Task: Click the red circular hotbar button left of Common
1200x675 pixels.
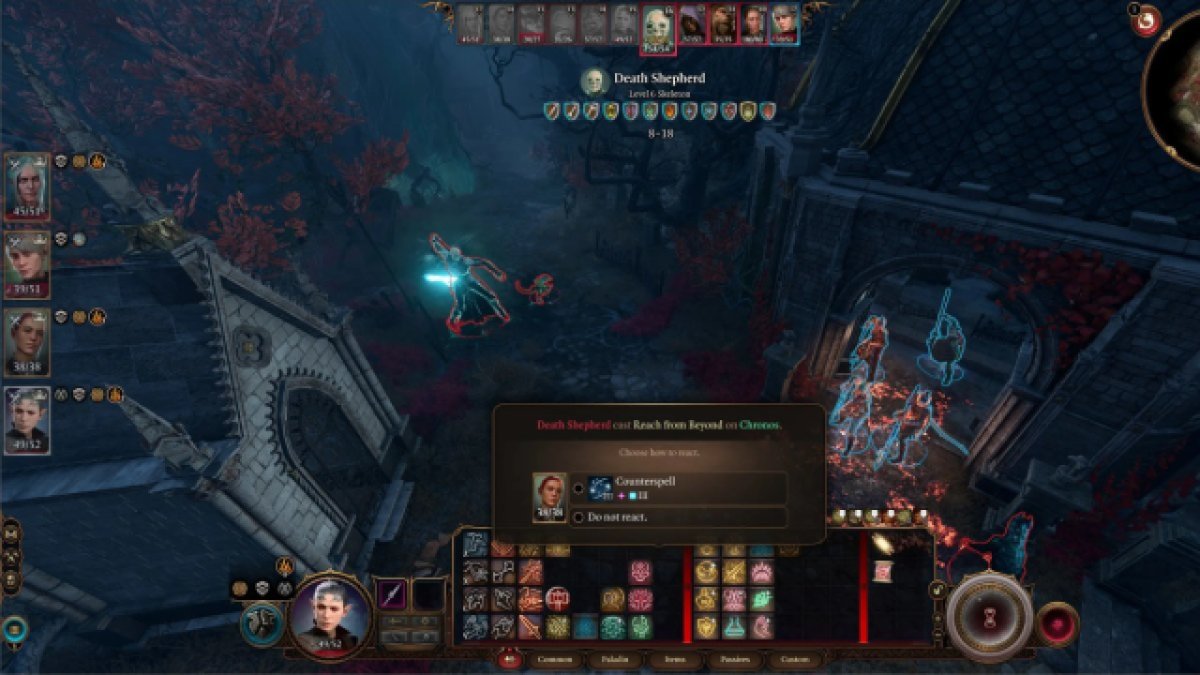Action: coord(510,659)
